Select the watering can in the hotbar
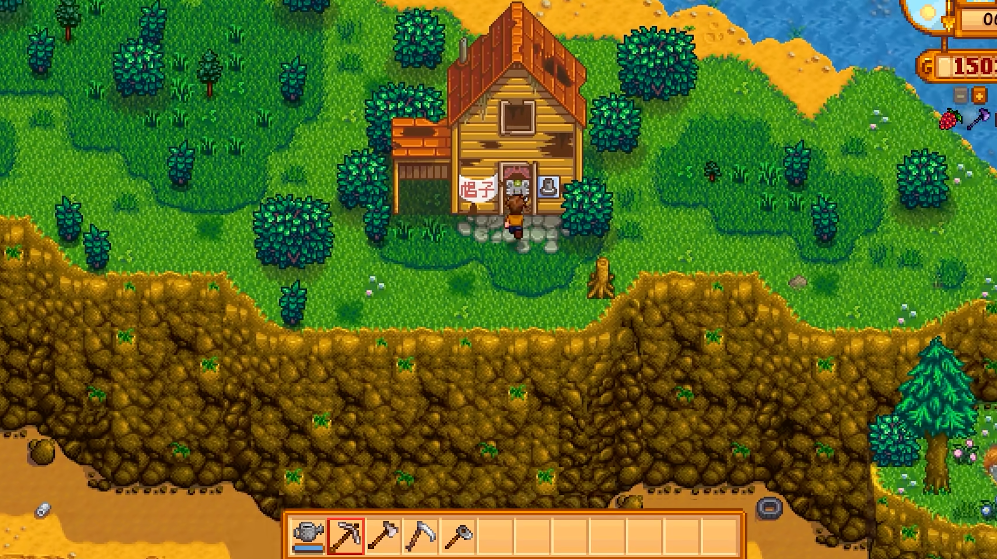997x559 pixels. [308, 537]
